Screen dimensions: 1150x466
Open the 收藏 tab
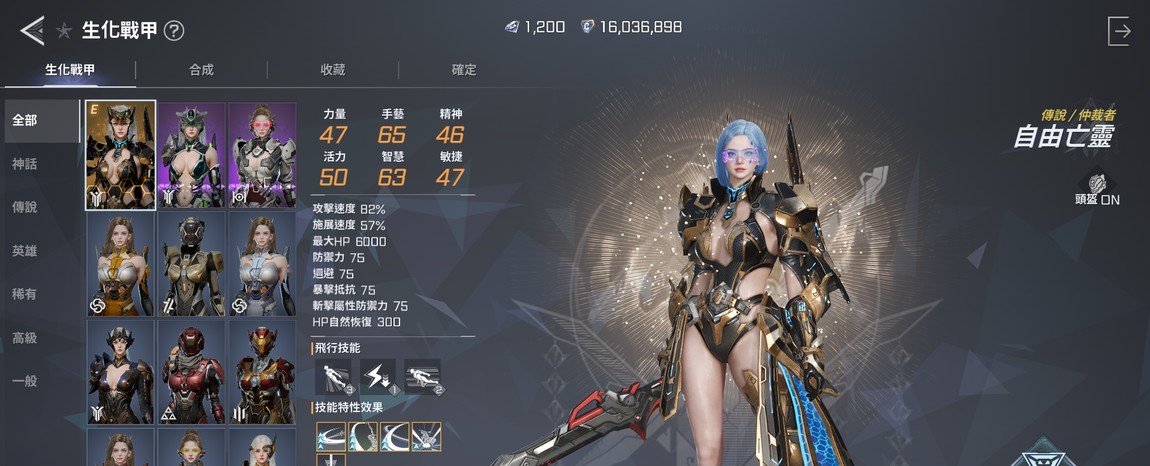pos(332,70)
